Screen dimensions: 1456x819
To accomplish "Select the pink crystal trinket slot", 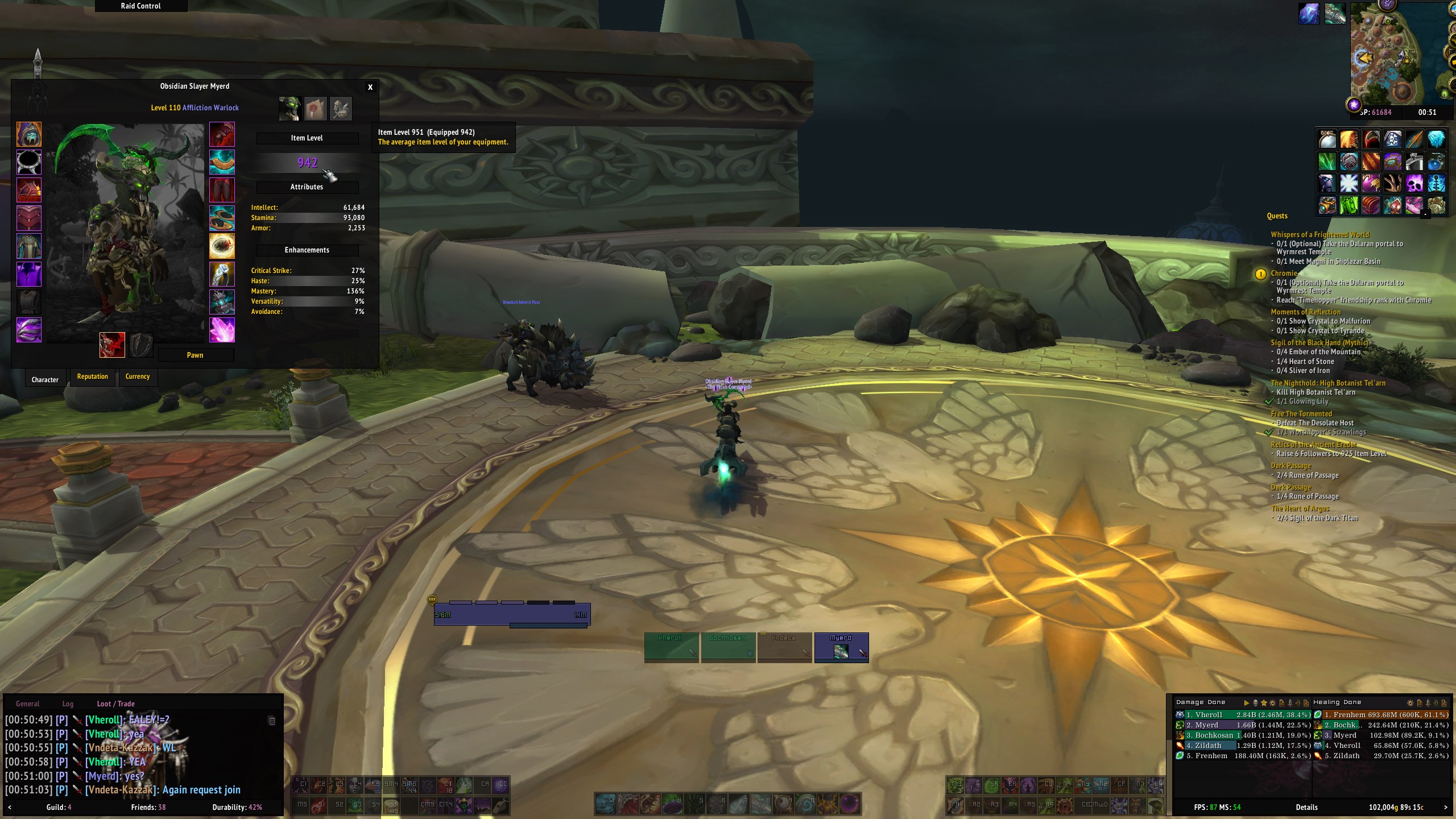I will [222, 330].
